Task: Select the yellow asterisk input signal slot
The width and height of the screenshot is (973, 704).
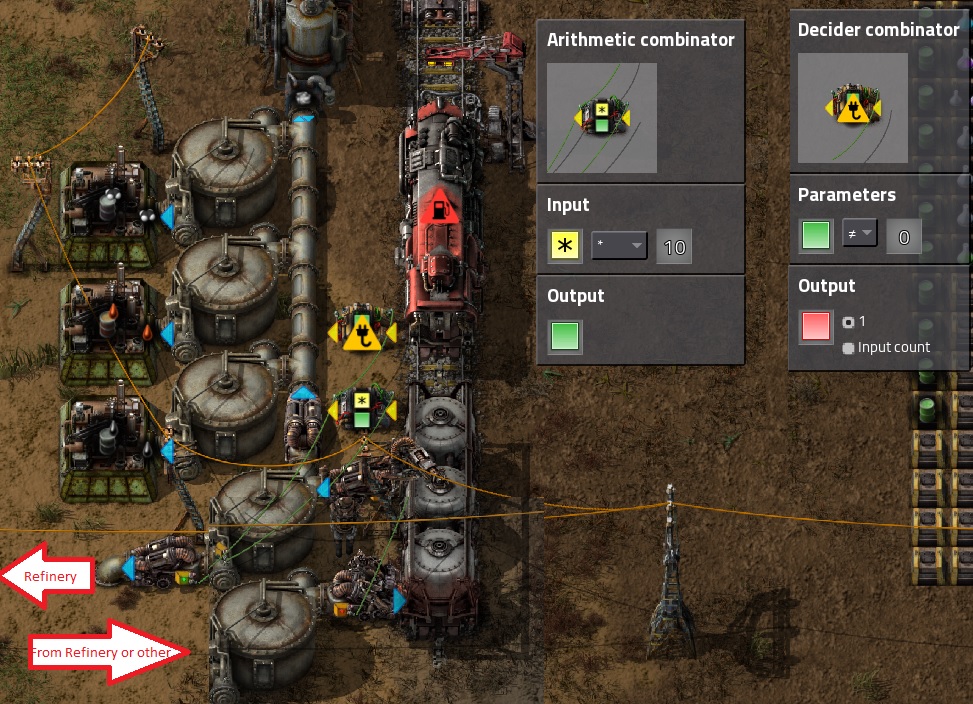Action: (x=566, y=246)
